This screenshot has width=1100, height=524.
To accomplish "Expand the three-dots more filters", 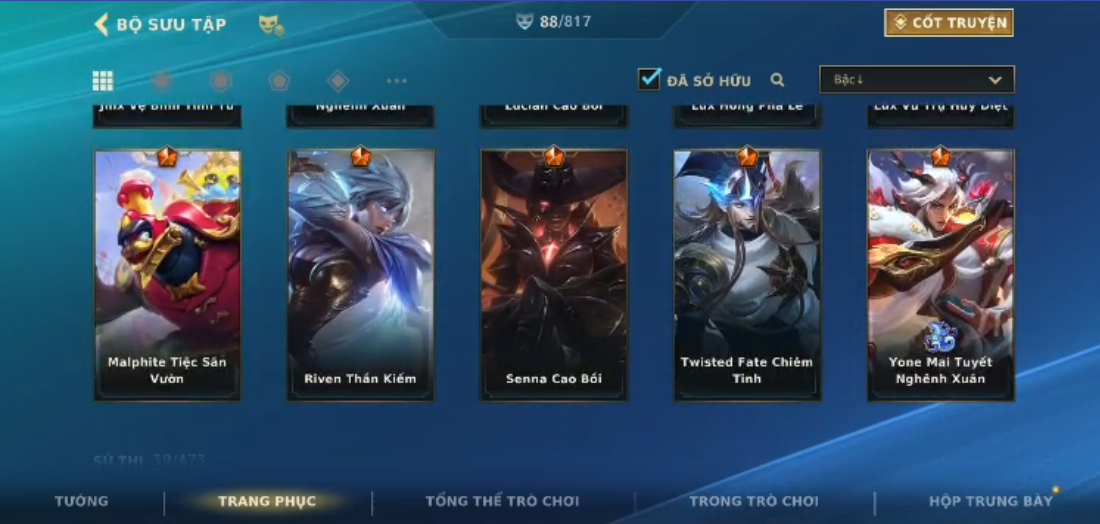I will (396, 81).
